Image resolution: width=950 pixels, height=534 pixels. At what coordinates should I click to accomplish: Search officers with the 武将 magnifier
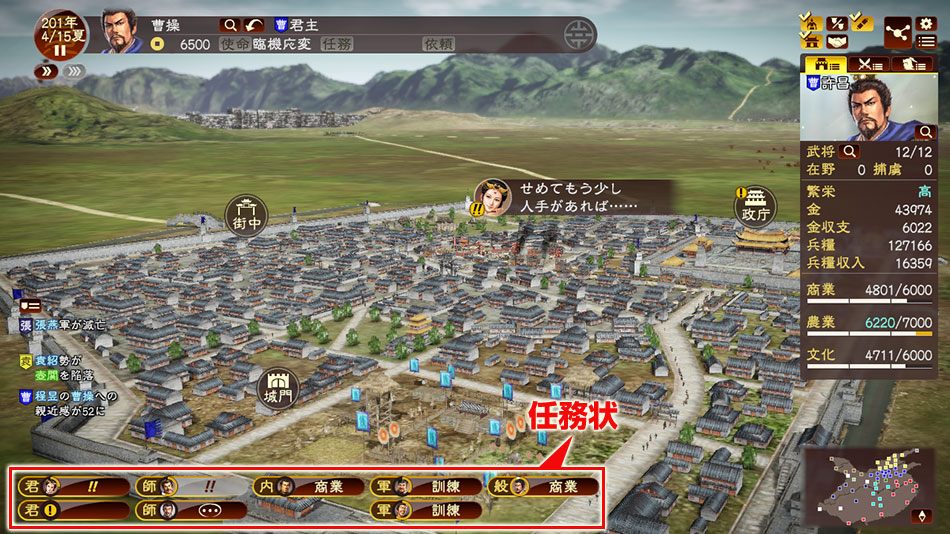coord(849,151)
